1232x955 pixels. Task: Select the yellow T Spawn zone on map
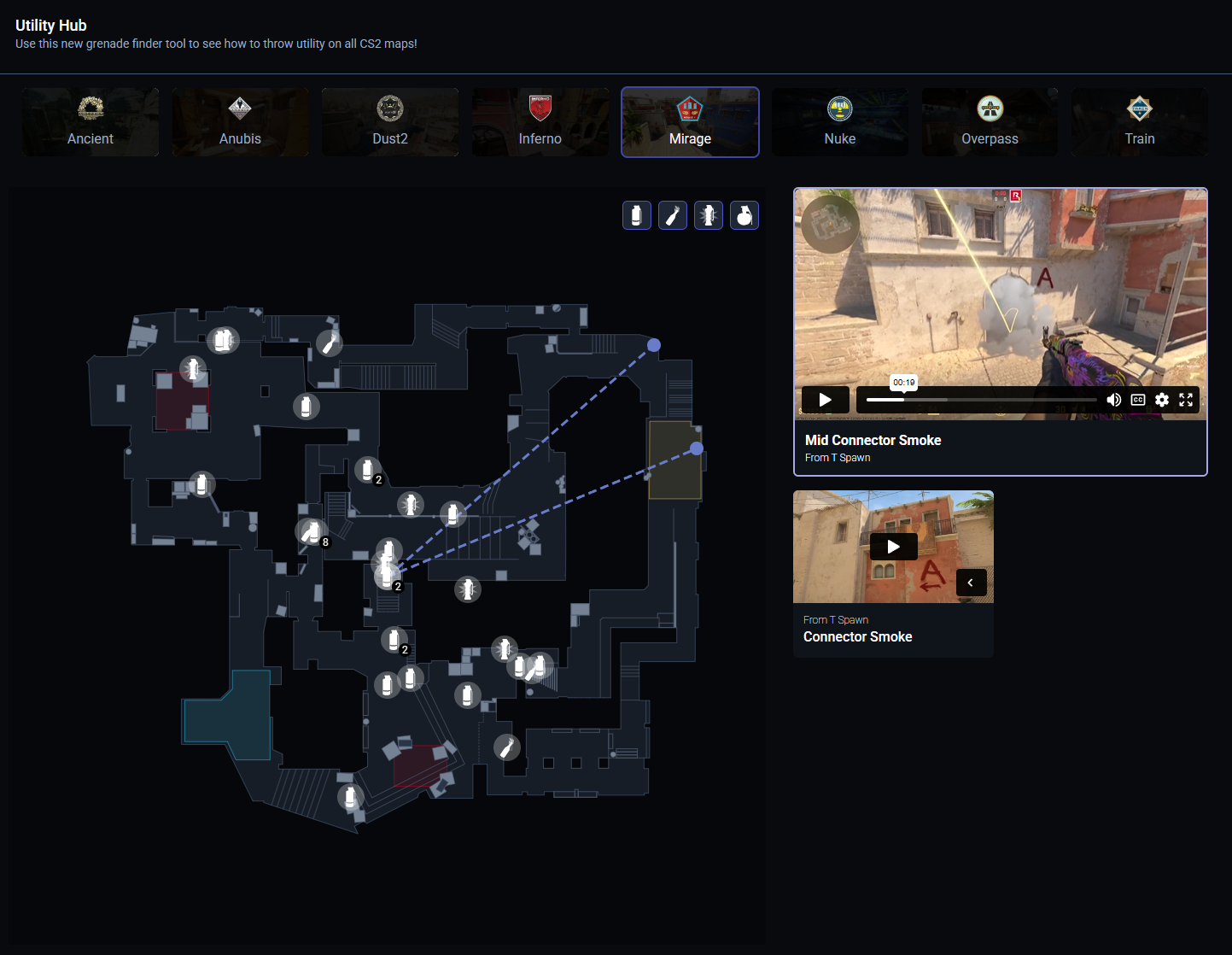674,461
